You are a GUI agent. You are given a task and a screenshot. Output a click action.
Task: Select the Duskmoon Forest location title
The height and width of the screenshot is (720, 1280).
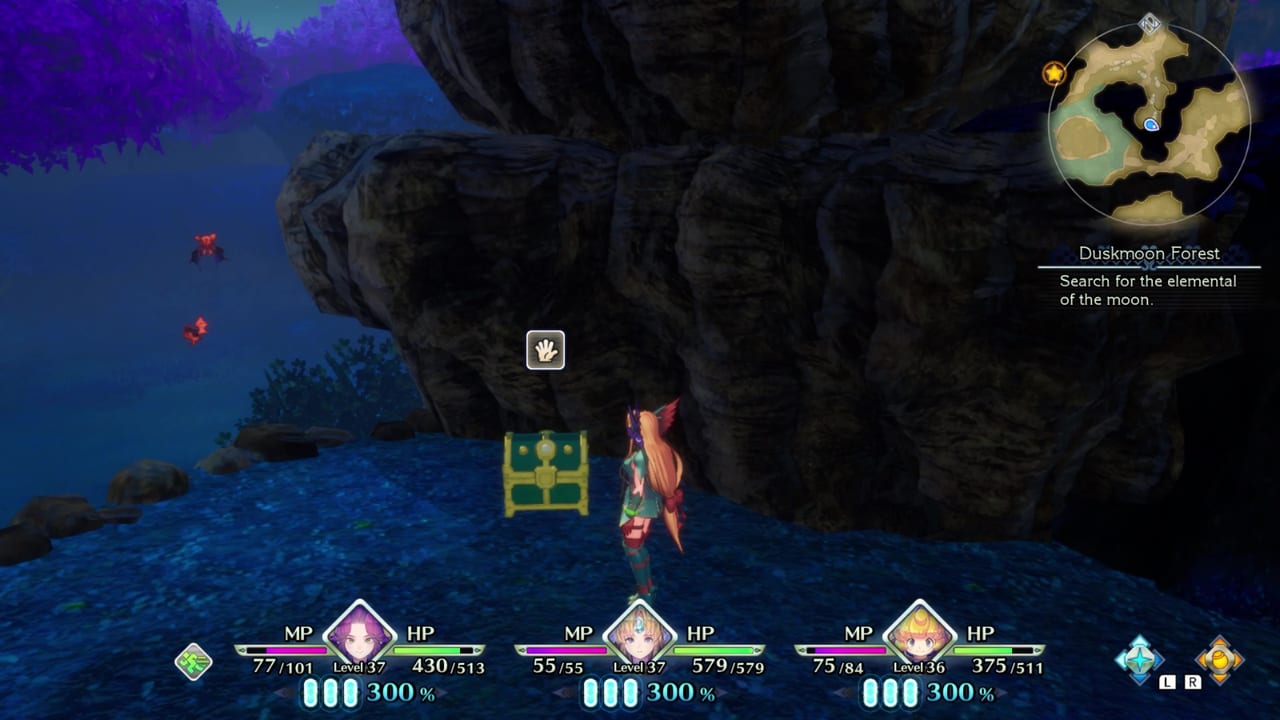1148,254
